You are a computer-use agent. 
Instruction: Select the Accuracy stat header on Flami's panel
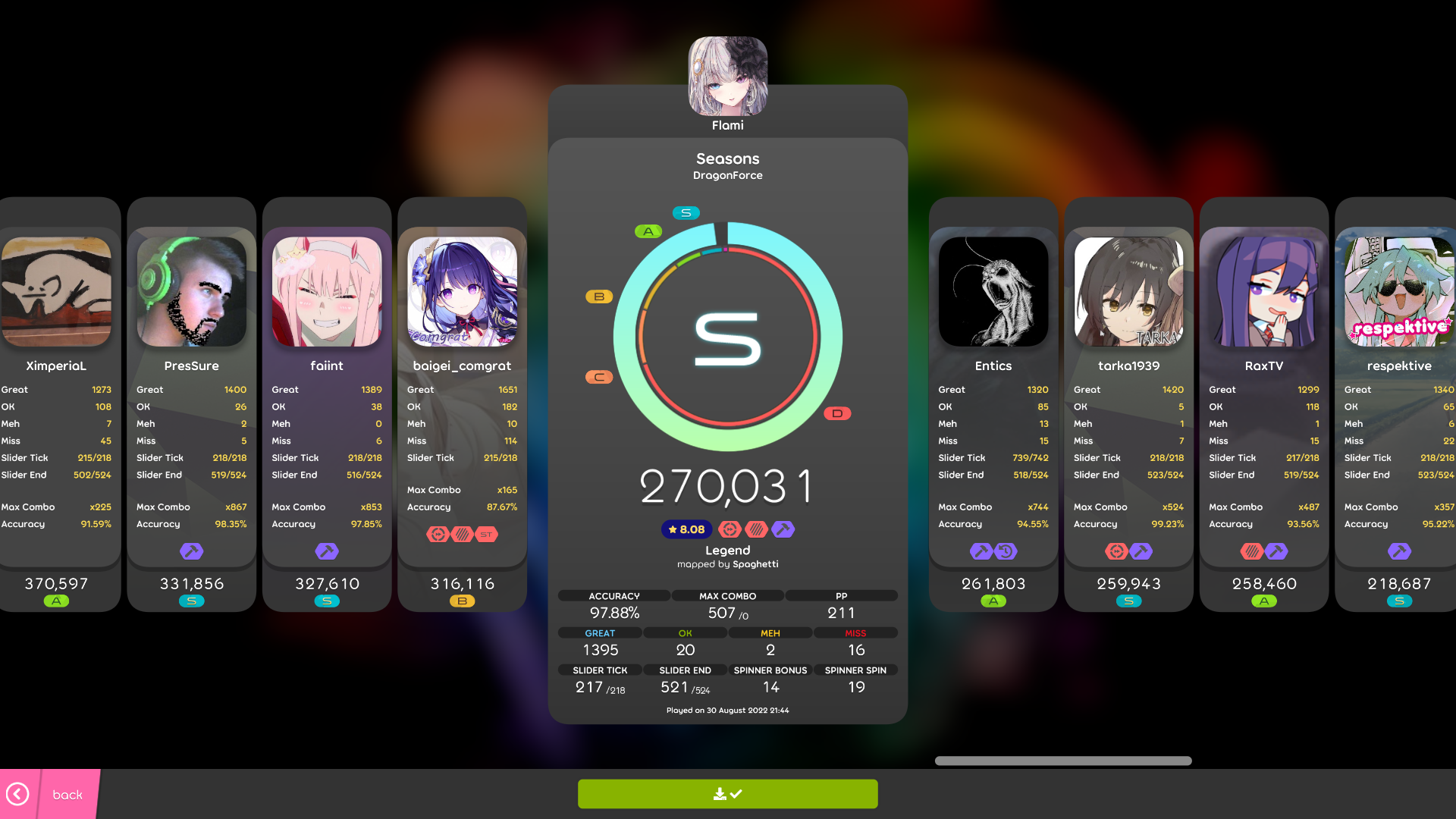614,595
